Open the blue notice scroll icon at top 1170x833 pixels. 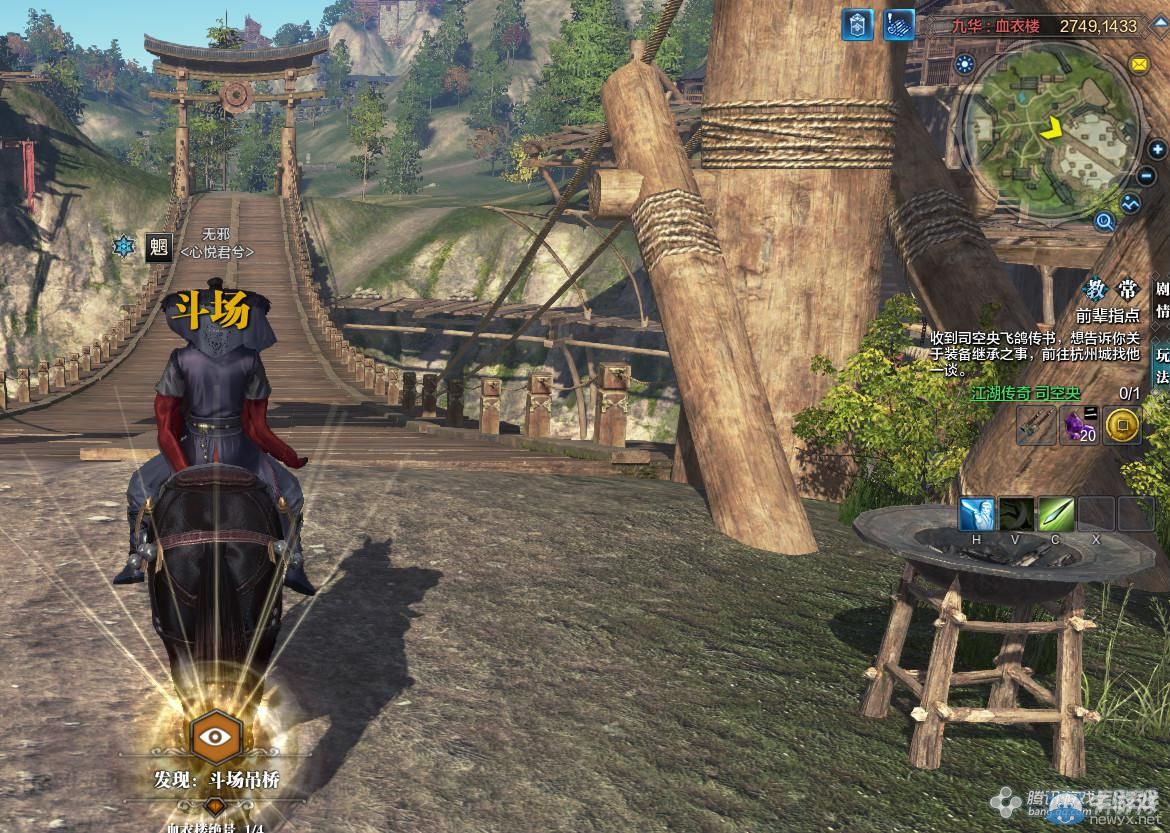pyautogui.click(x=897, y=25)
